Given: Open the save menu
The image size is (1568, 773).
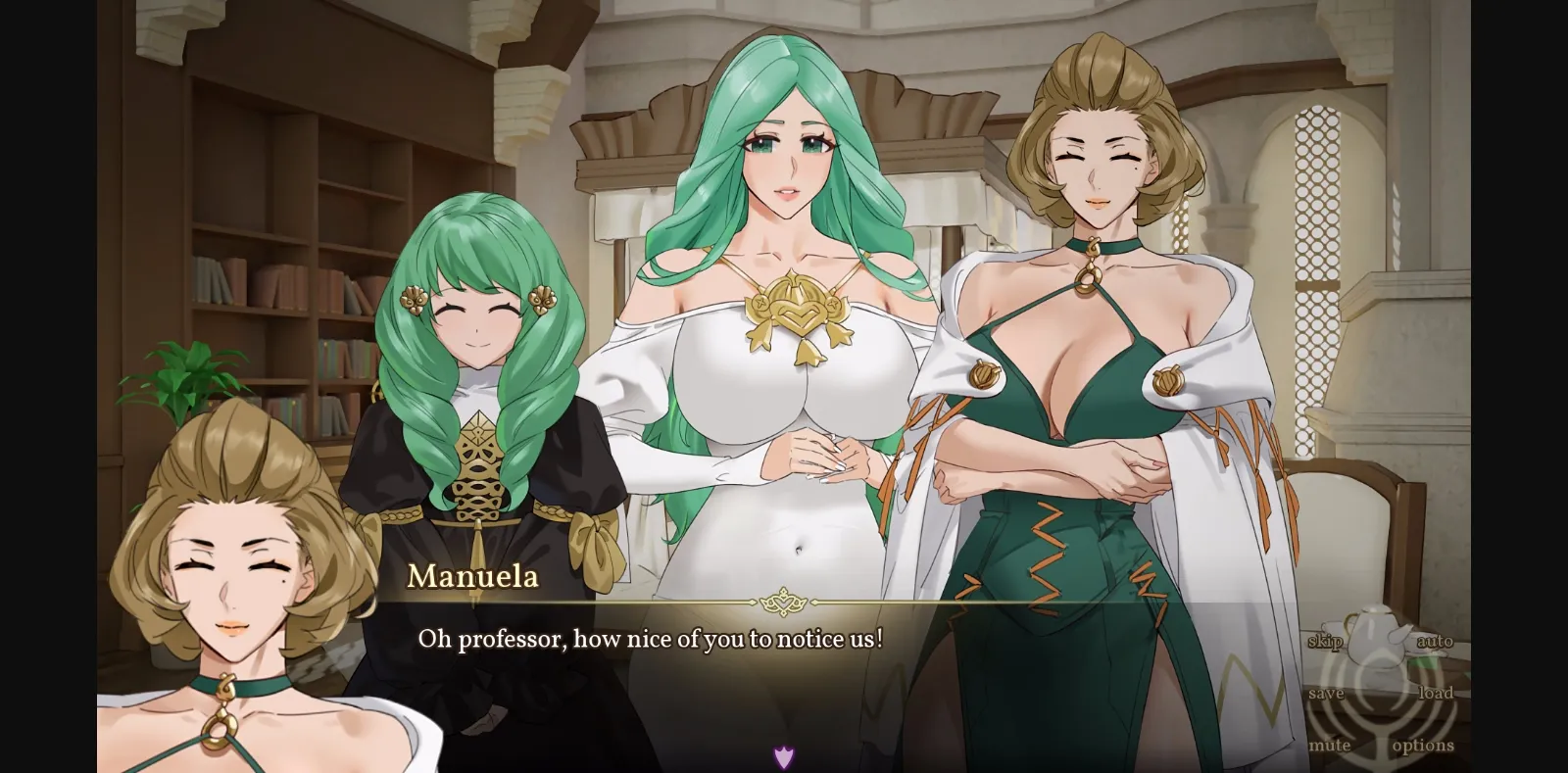Looking at the screenshot, I should (1326, 693).
